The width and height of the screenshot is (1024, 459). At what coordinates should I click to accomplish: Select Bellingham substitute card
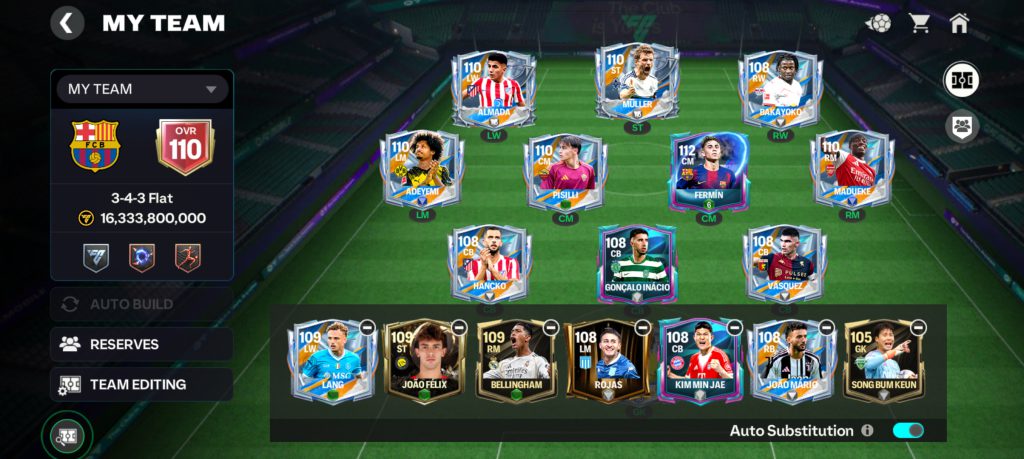point(516,360)
